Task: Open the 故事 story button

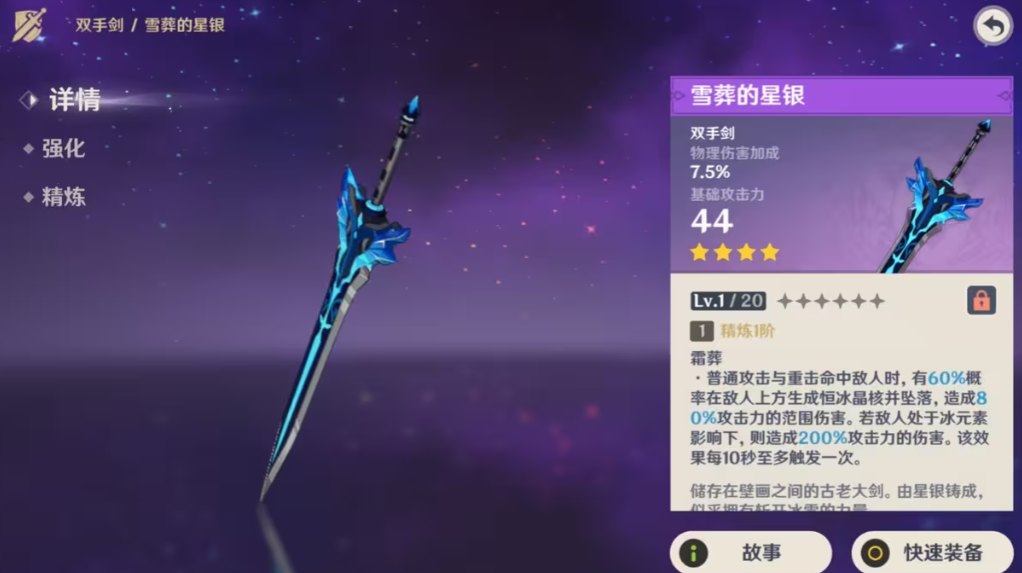Action: click(x=750, y=552)
